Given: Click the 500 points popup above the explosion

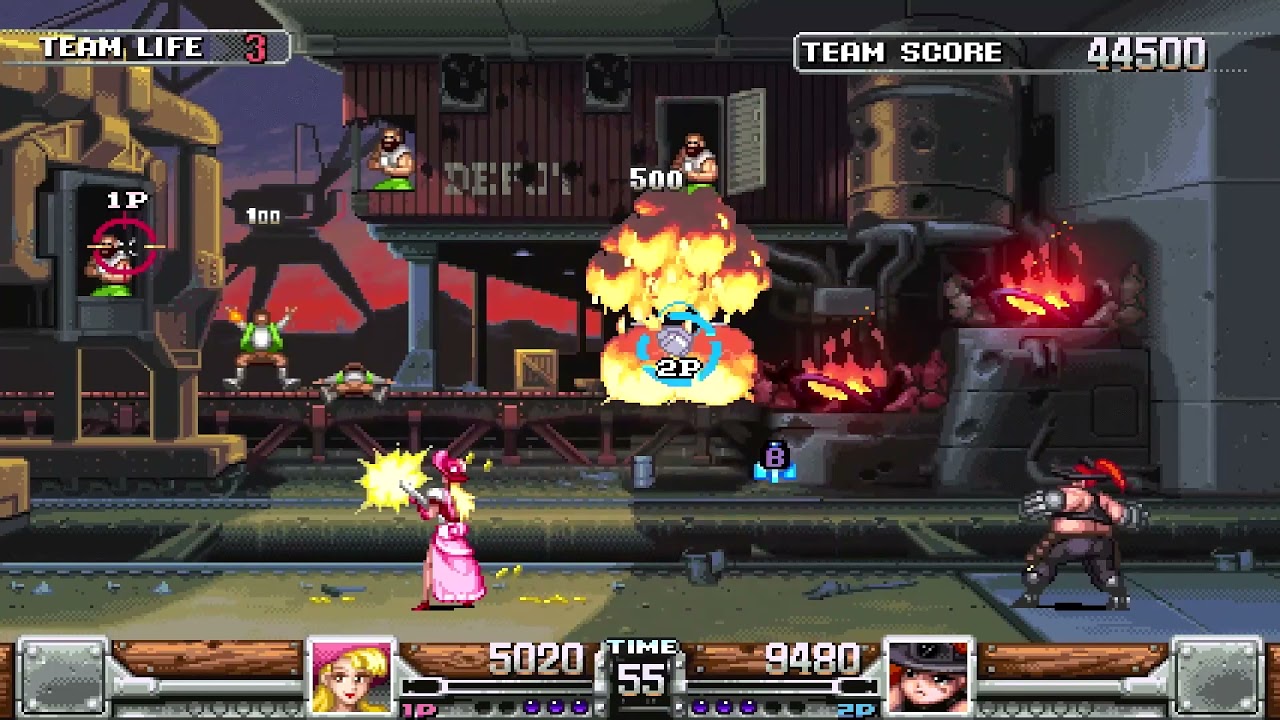Looking at the screenshot, I should pos(657,180).
